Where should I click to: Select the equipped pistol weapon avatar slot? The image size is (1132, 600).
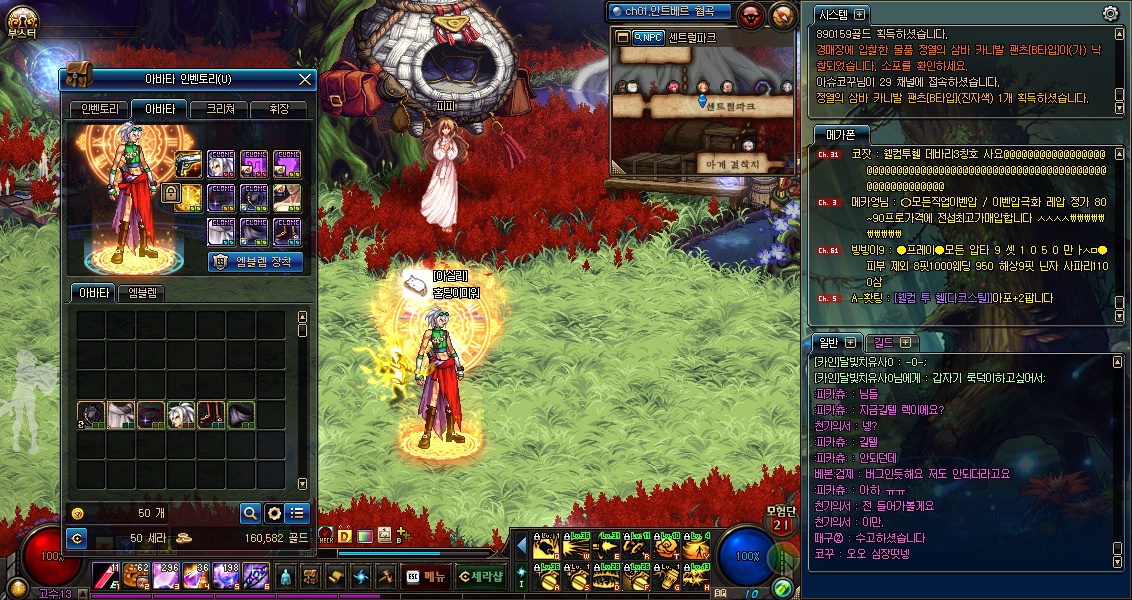click(x=189, y=164)
